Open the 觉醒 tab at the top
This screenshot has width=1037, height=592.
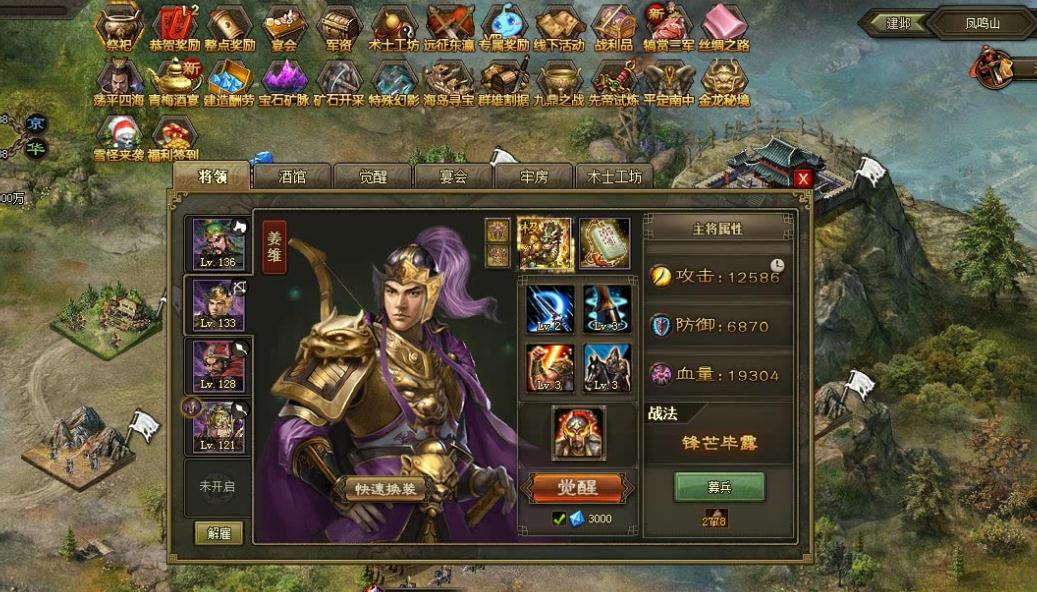372,177
